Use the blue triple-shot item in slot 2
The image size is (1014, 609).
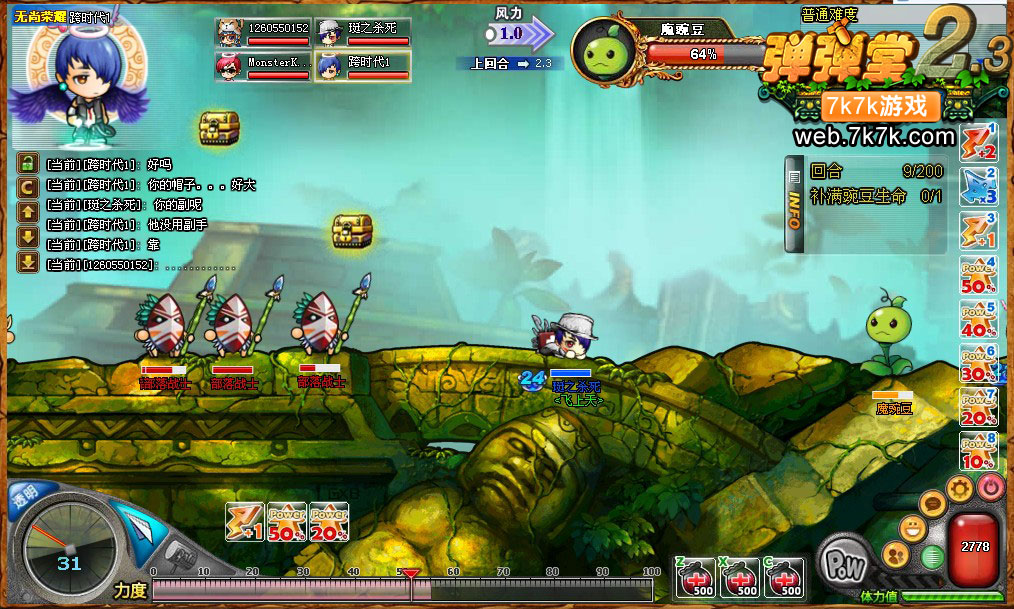(979, 187)
